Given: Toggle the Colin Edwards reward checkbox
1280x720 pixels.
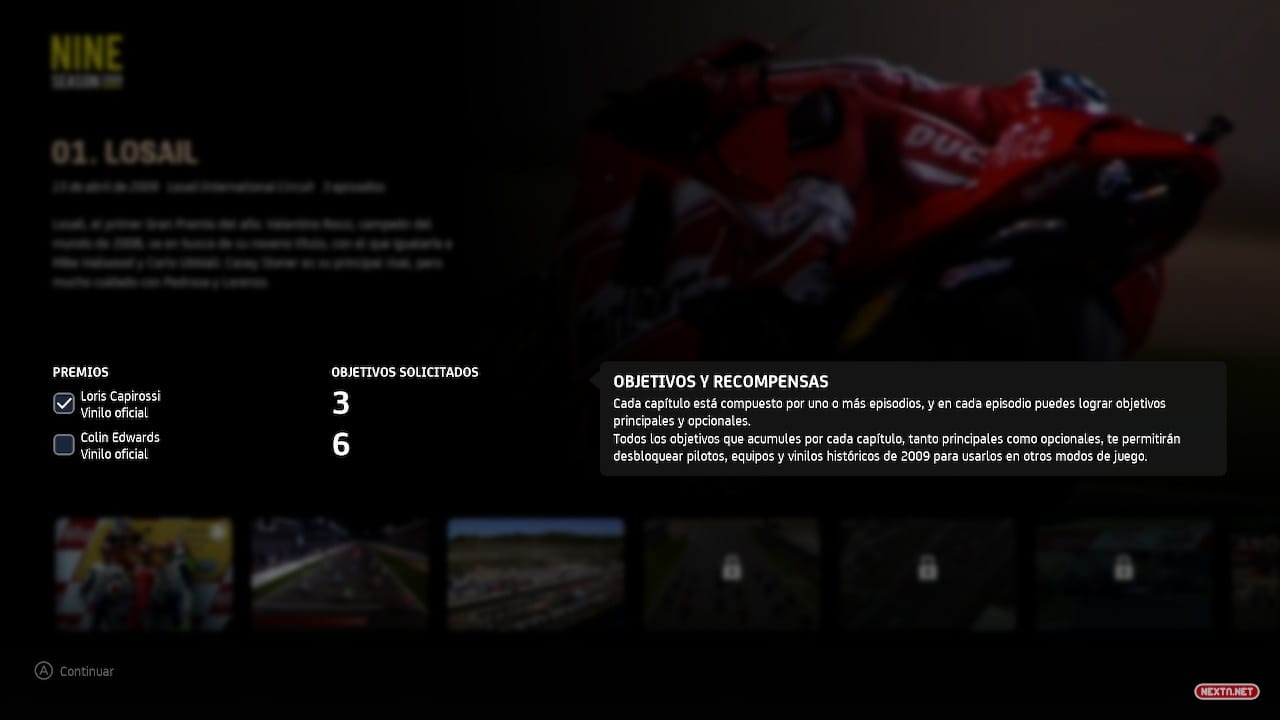Looking at the screenshot, I should (x=64, y=445).
